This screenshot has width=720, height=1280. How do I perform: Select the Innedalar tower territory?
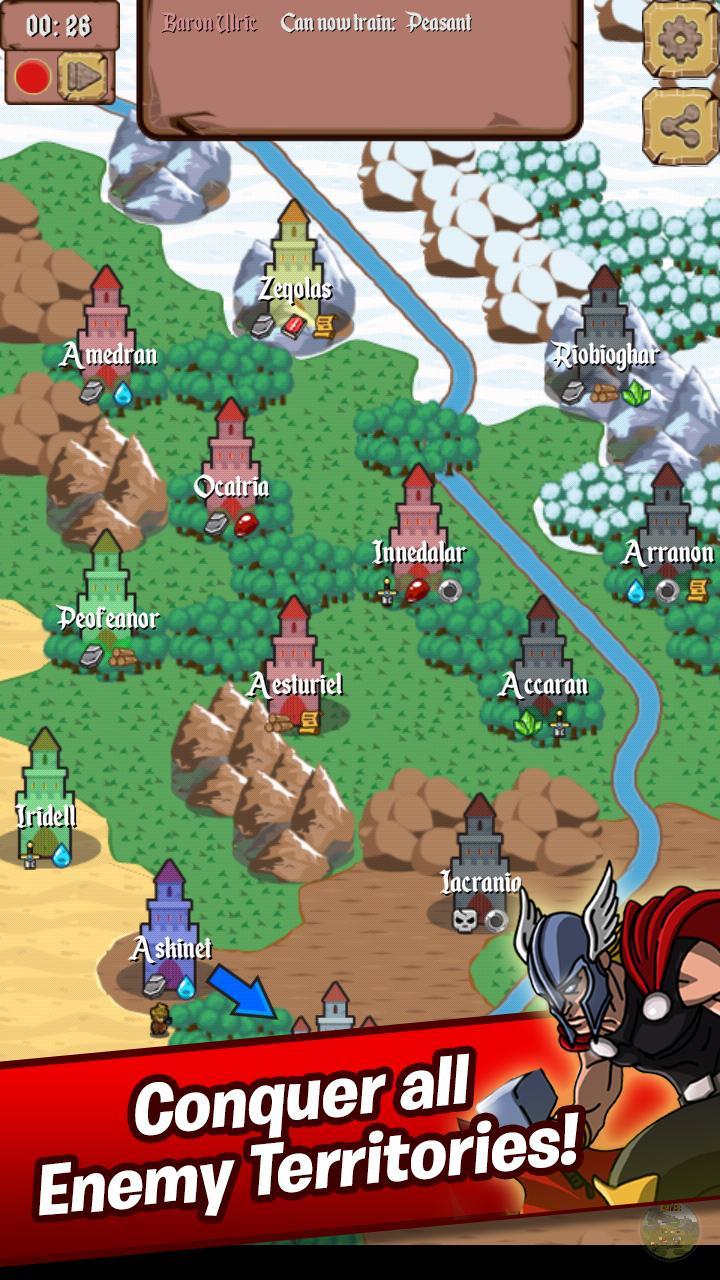(419, 528)
